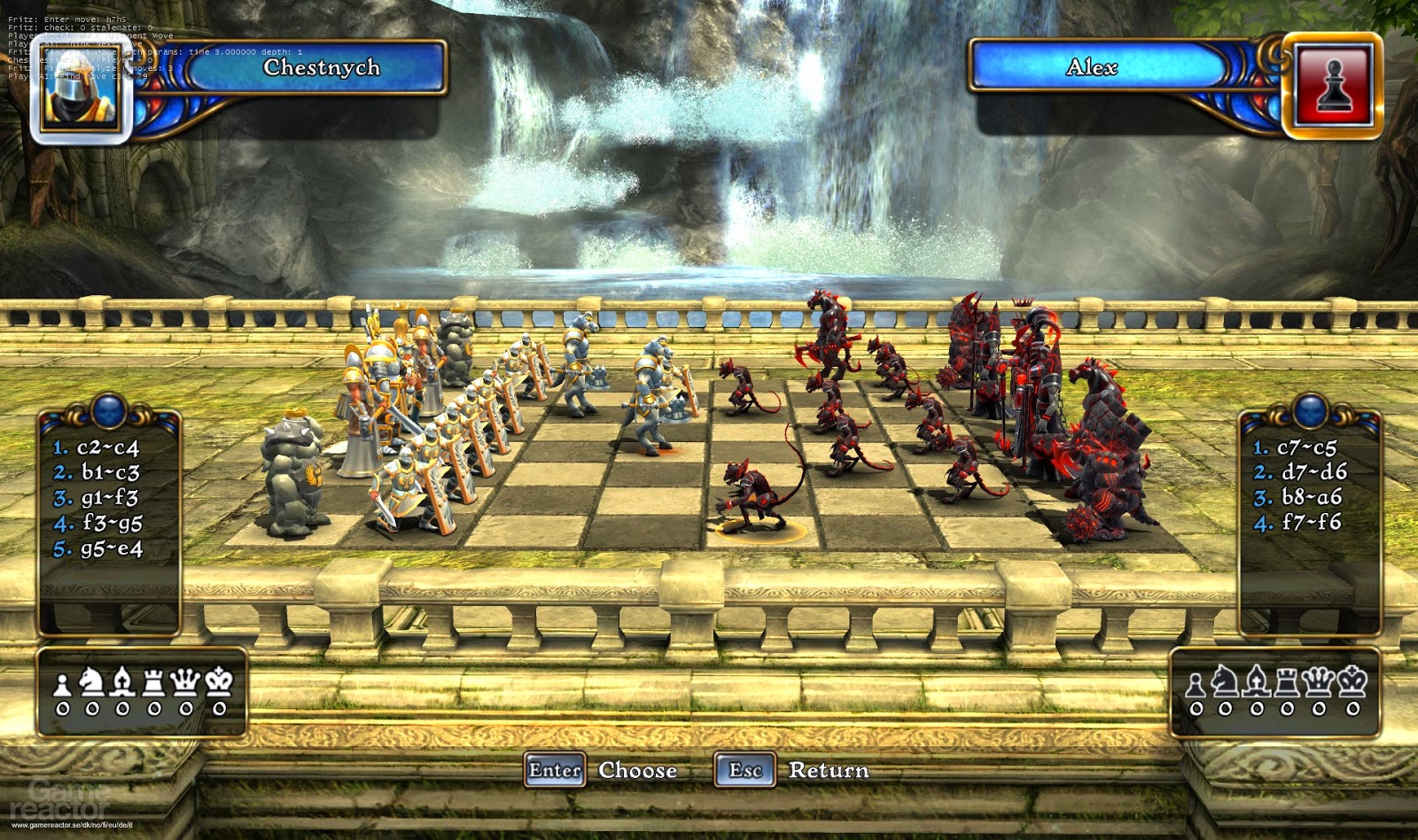Toggle the zero counter under the white rook
Image resolution: width=1418 pixels, height=840 pixels.
click(154, 709)
